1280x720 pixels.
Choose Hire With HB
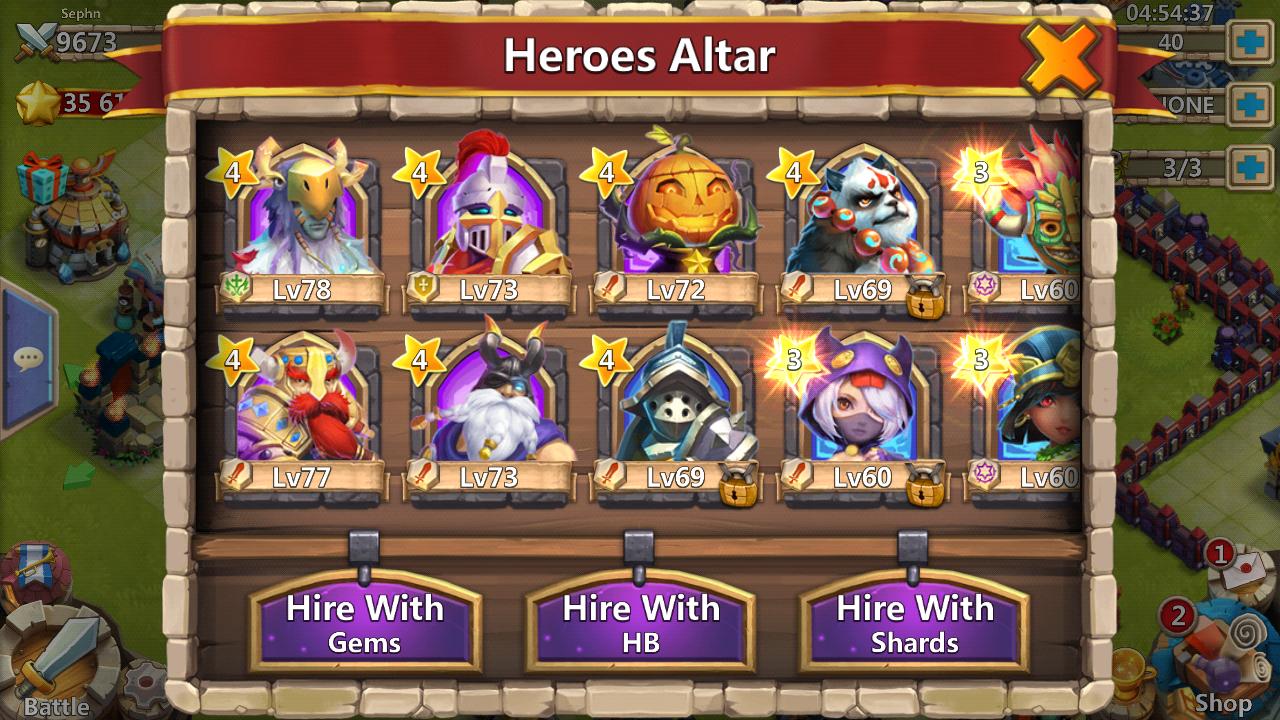click(640, 621)
